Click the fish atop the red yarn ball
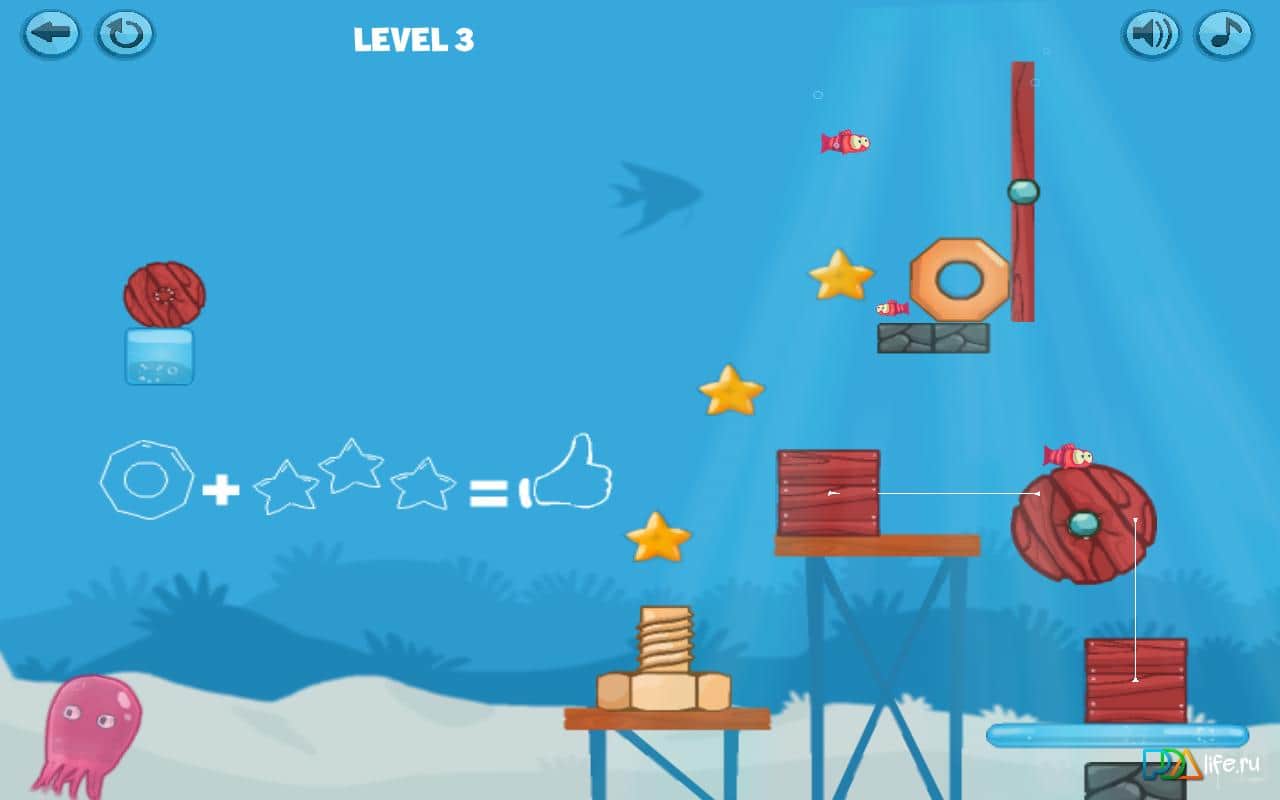The height and width of the screenshot is (800, 1280). tap(1069, 453)
